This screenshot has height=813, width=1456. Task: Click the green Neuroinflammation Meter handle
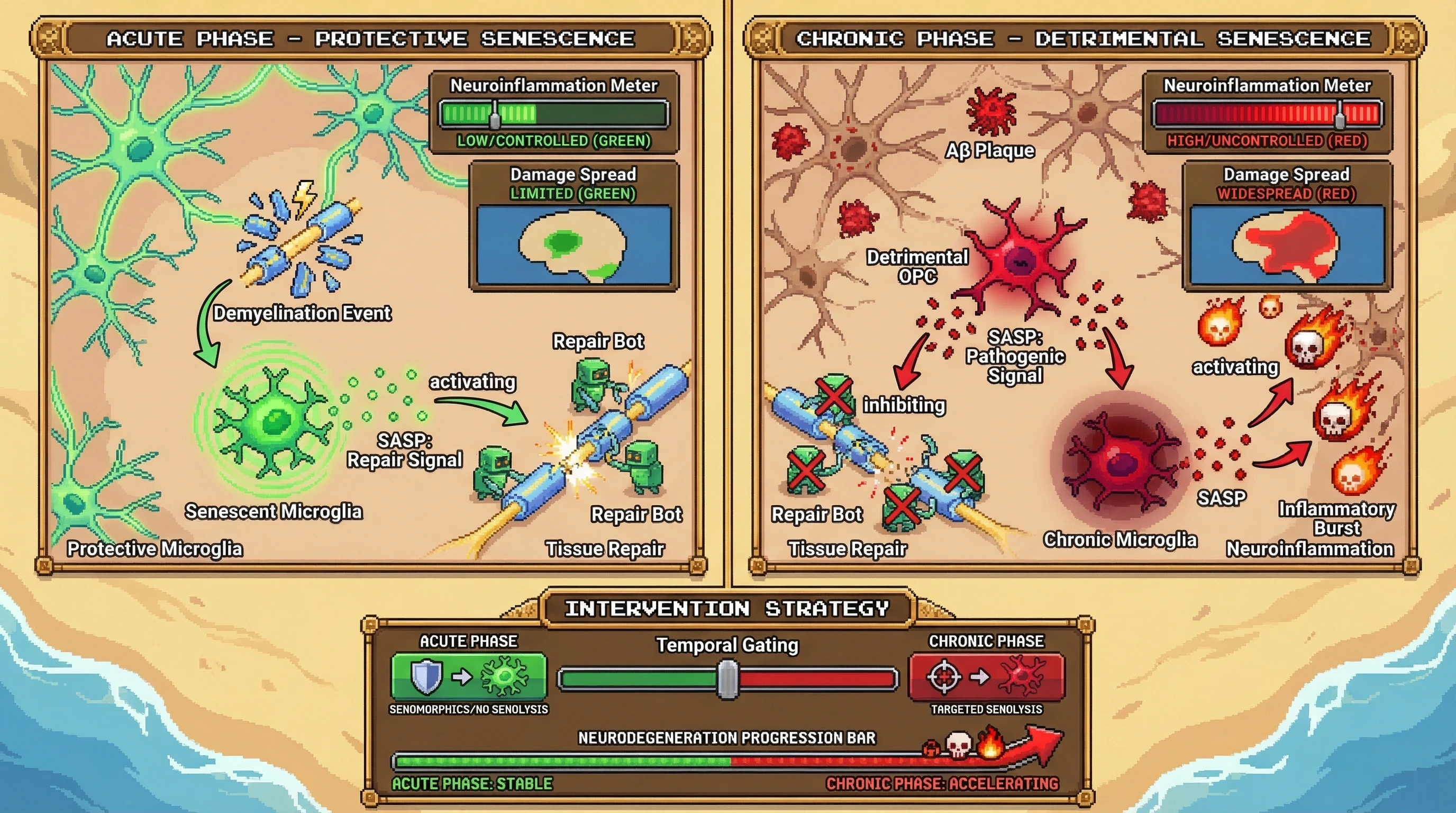click(x=495, y=115)
